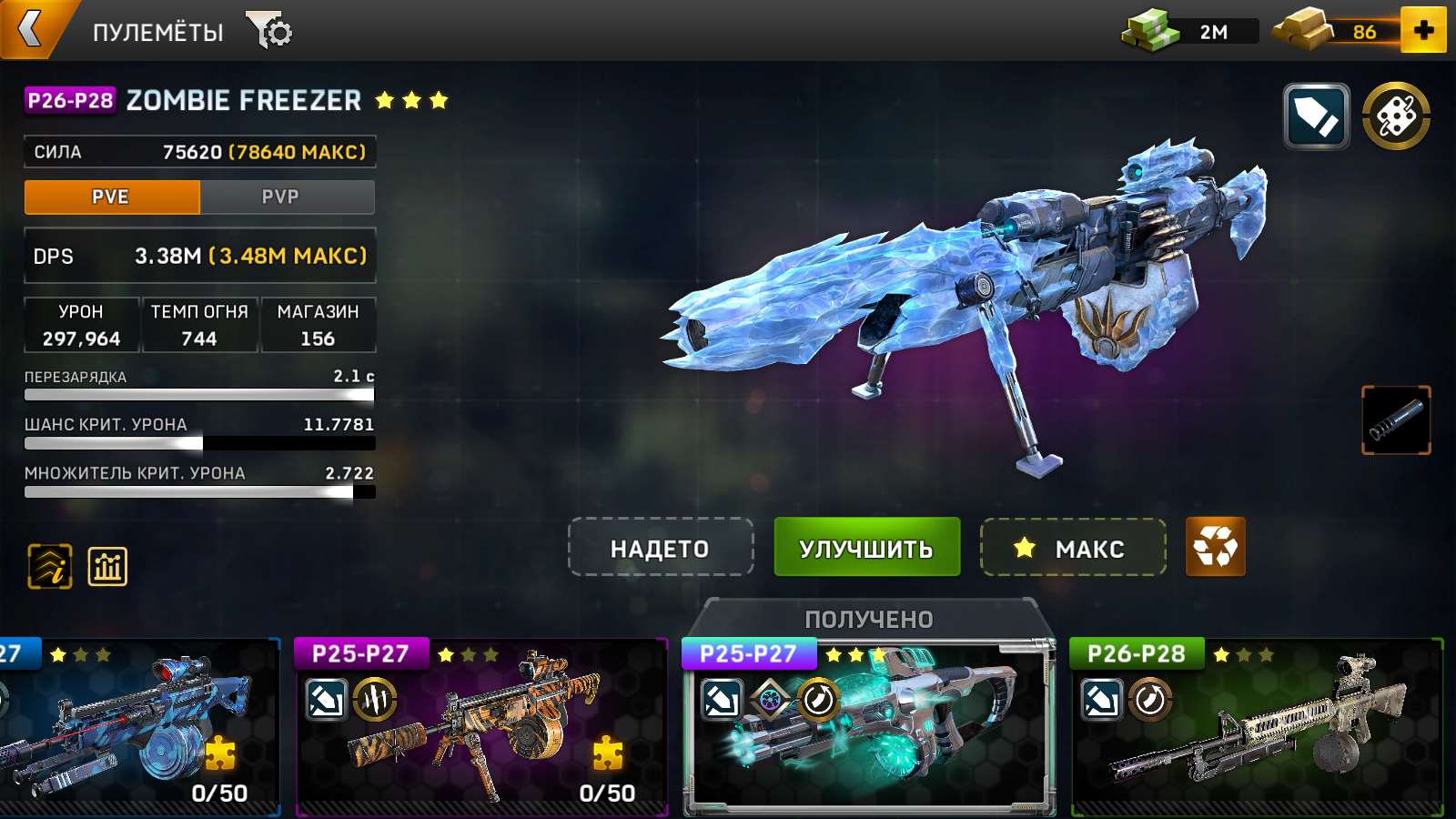Screen dimensions: 1456x819
Task: Select the pen icon on the P25-P27 card
Action: pos(721,699)
